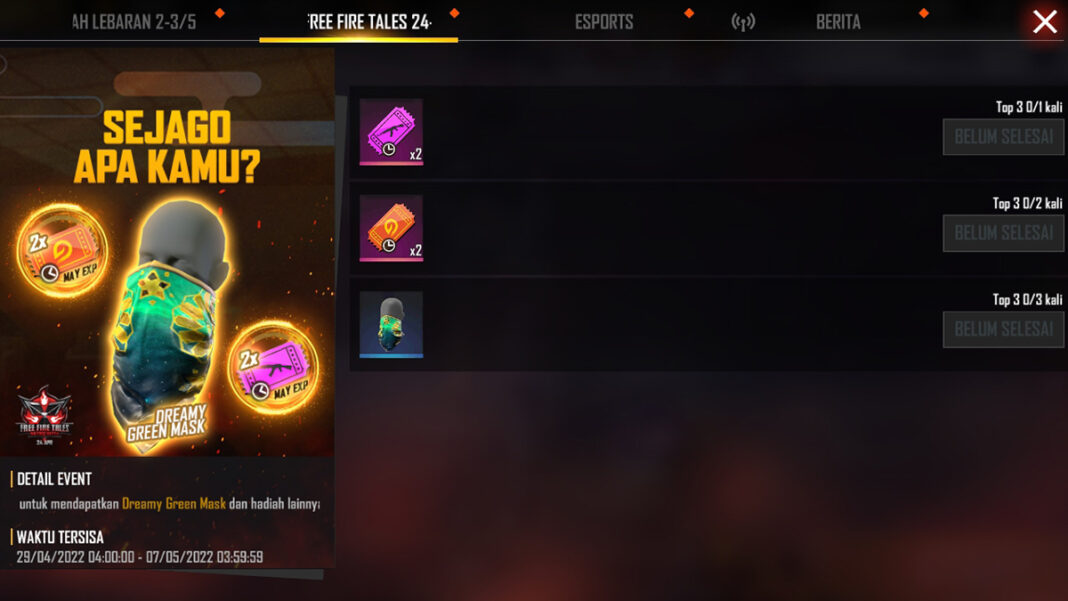Inspect the orange EXP ticket reward
This screenshot has height=601, width=1068.
click(x=391, y=228)
